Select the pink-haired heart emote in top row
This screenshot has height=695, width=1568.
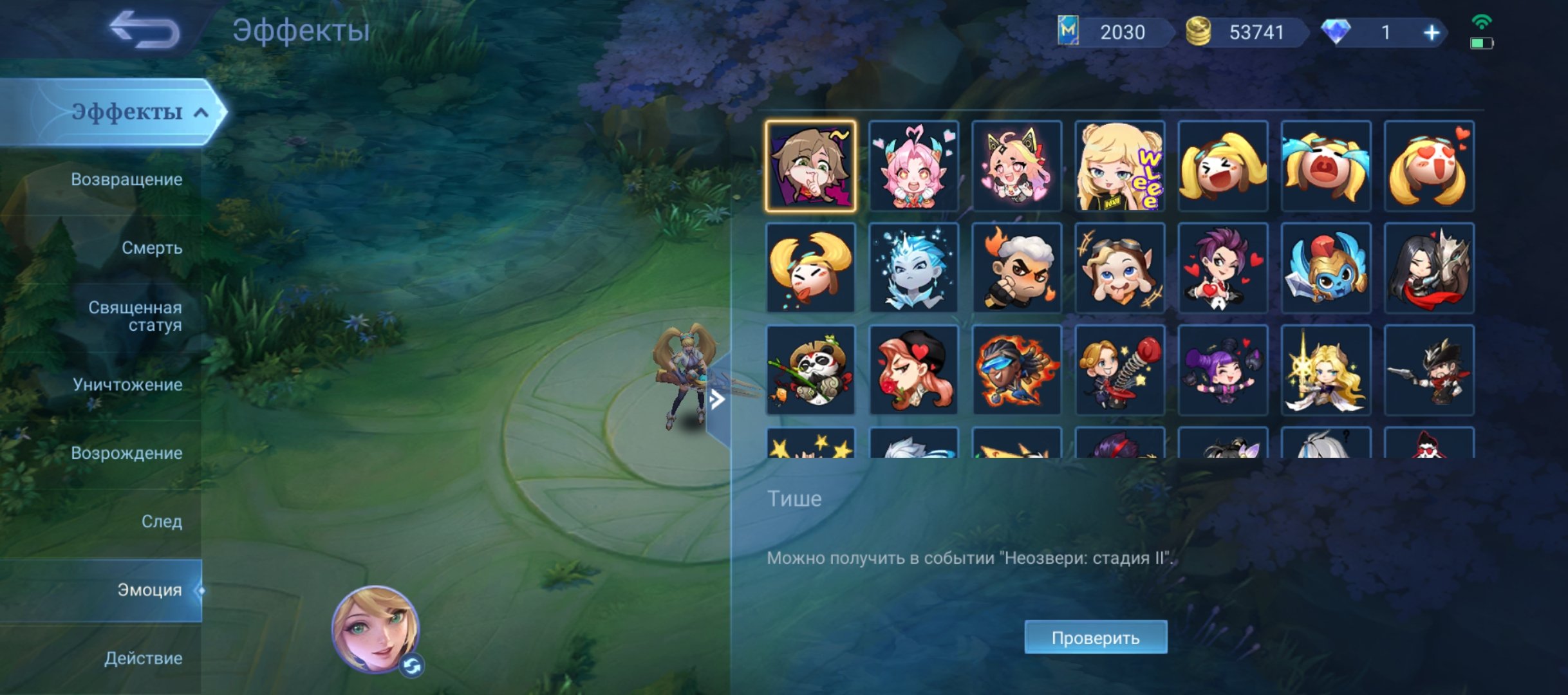914,167
